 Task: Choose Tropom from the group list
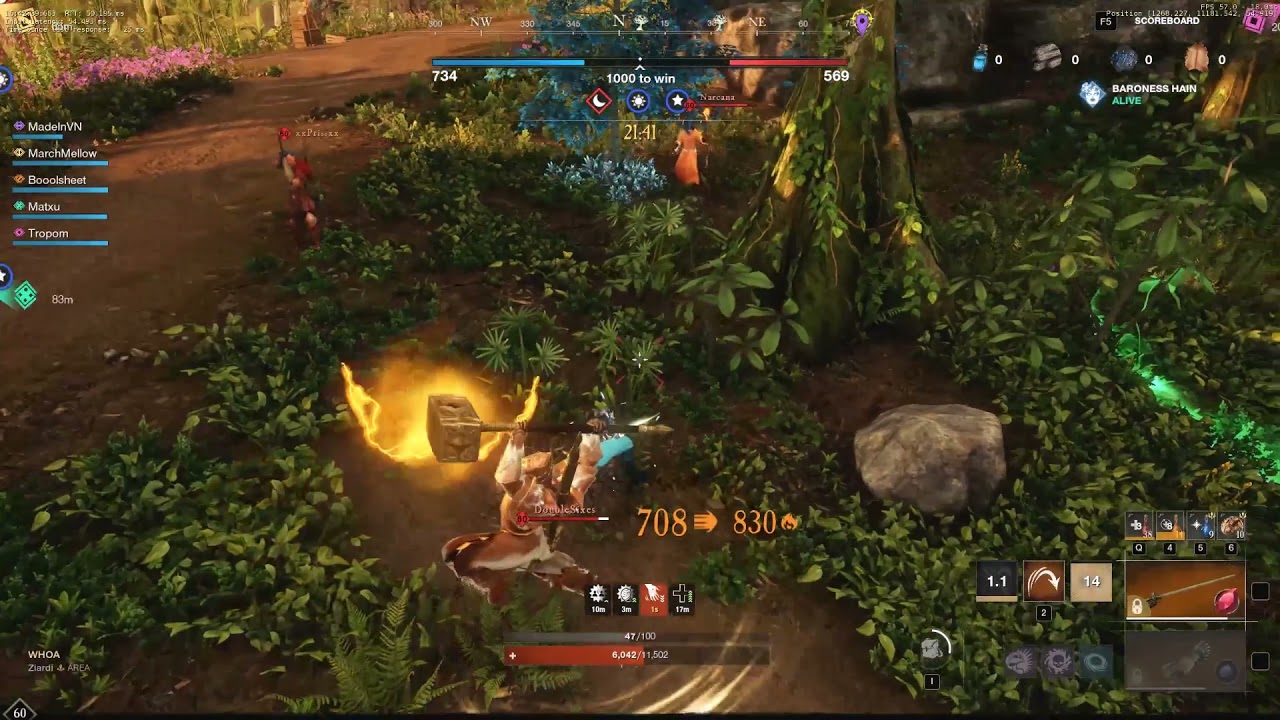click(48, 234)
